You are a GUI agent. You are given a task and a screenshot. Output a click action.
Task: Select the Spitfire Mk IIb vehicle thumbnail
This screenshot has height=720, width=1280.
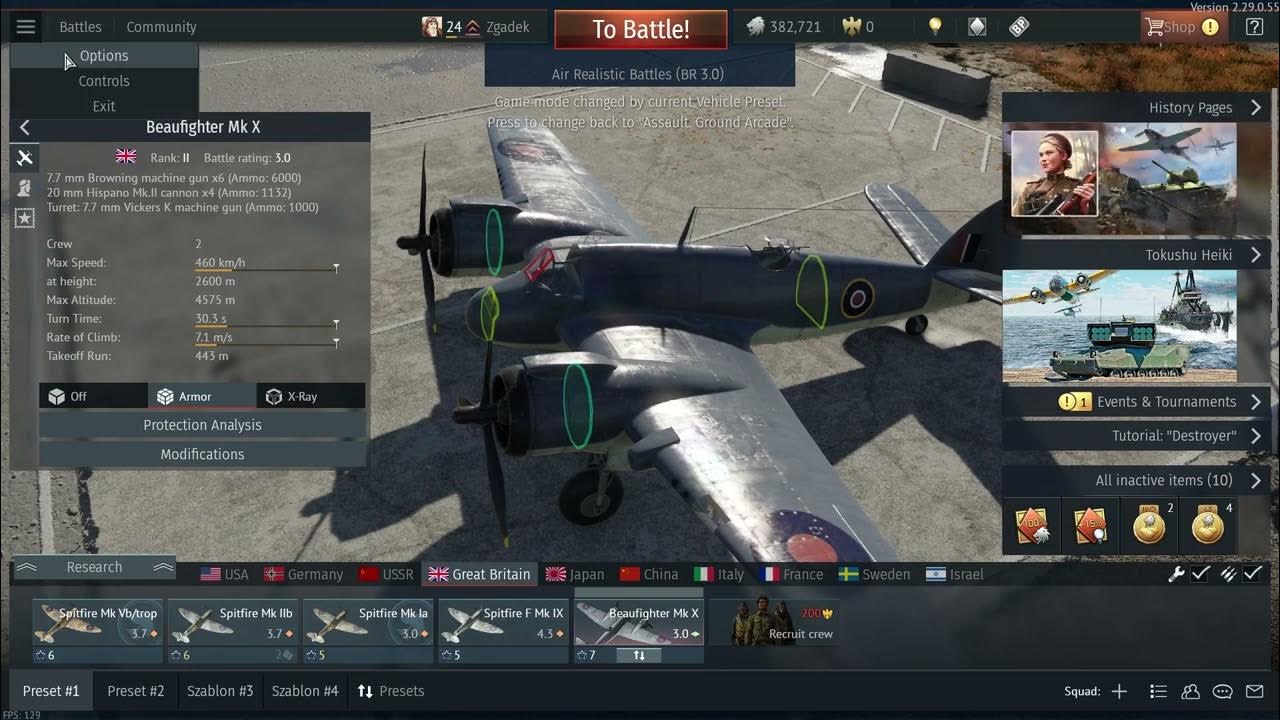click(x=232, y=622)
